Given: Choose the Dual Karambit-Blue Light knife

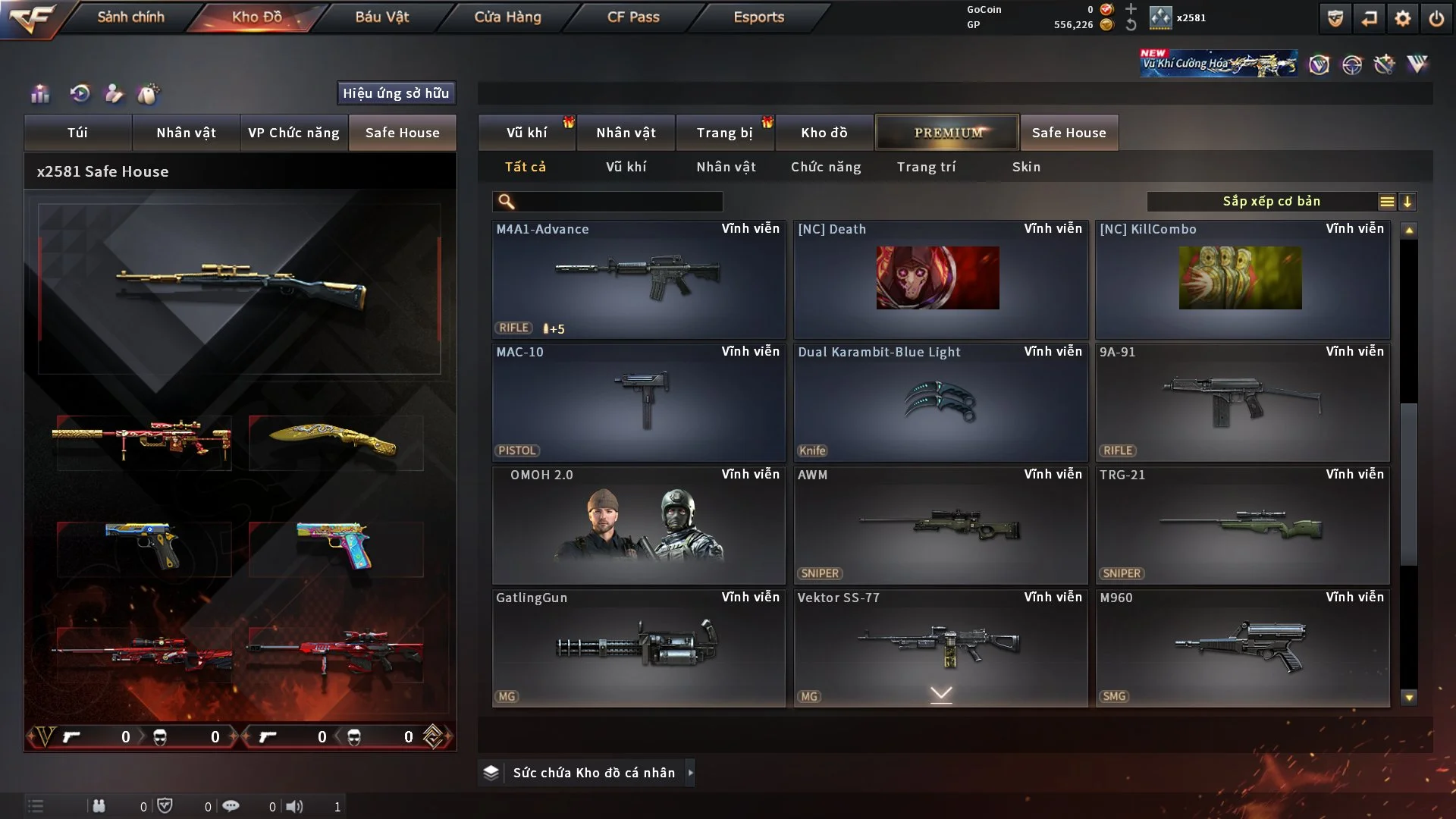Looking at the screenshot, I should (940, 402).
